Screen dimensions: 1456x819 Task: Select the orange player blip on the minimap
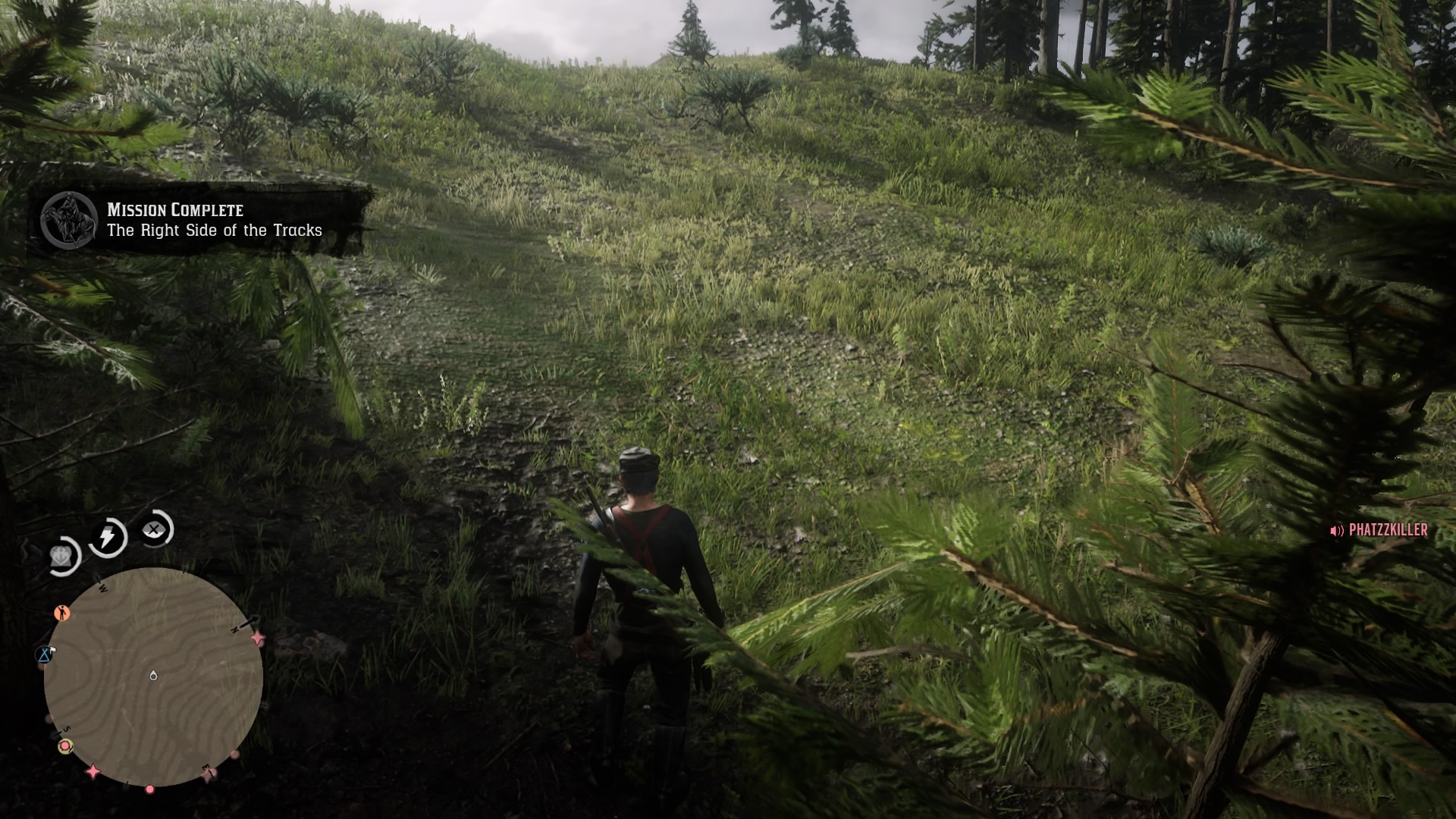point(62,613)
